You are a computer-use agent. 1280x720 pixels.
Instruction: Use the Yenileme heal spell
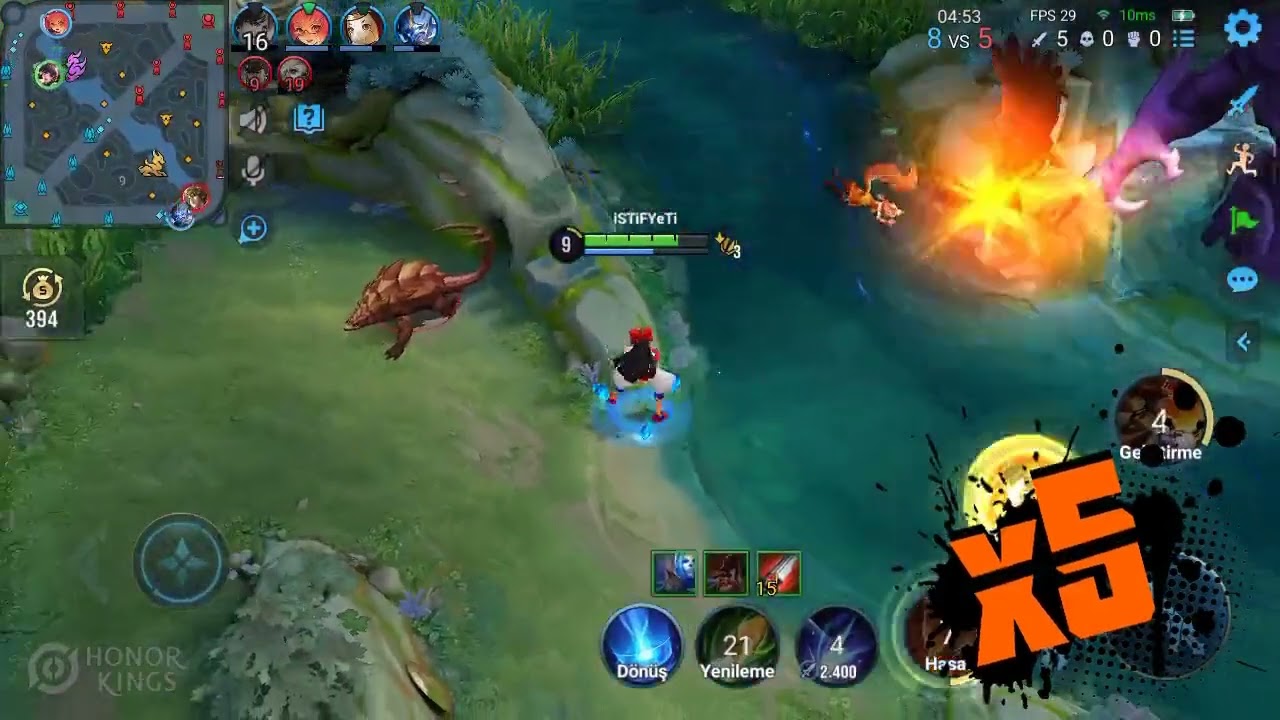pos(737,645)
